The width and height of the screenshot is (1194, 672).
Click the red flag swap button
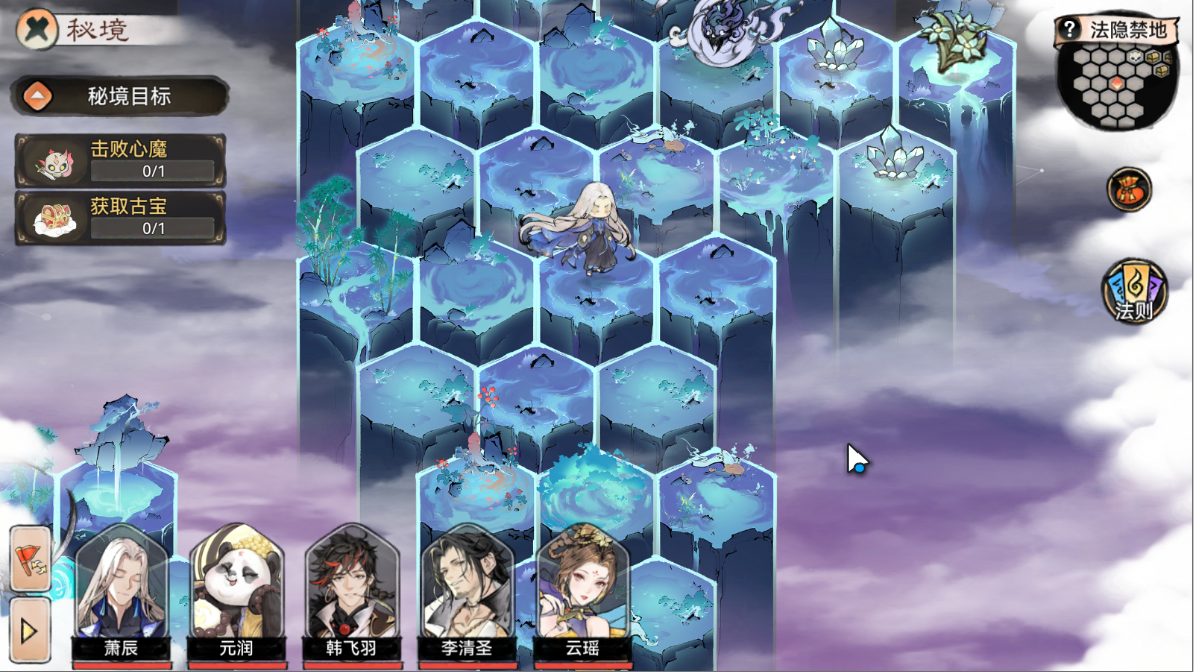point(30,558)
